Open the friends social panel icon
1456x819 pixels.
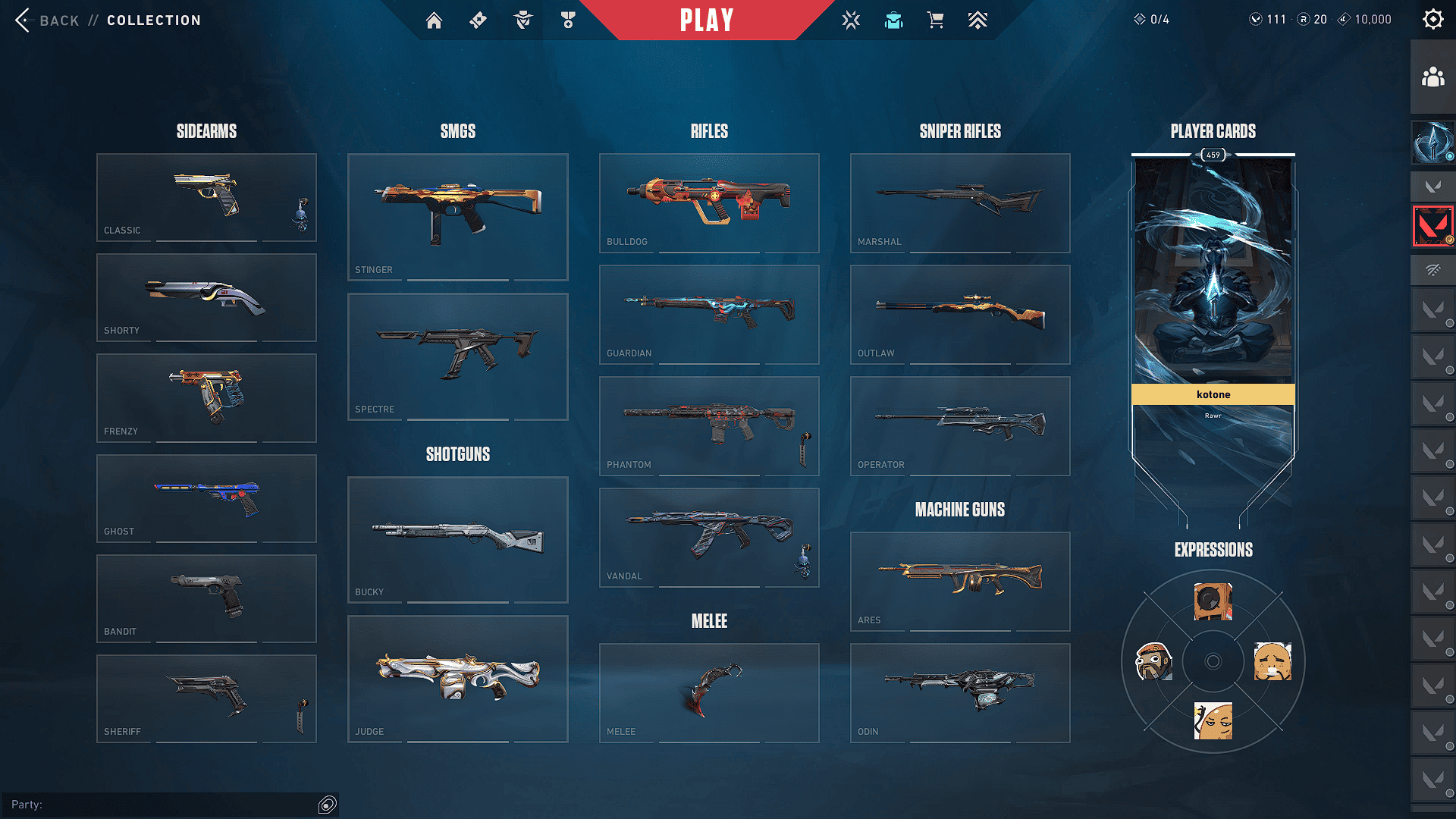coord(1432,77)
